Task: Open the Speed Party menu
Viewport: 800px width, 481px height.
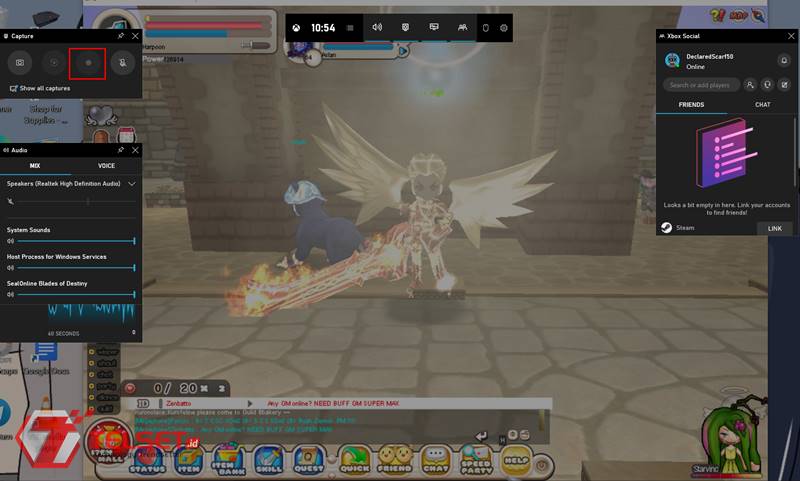Action: pos(476,460)
